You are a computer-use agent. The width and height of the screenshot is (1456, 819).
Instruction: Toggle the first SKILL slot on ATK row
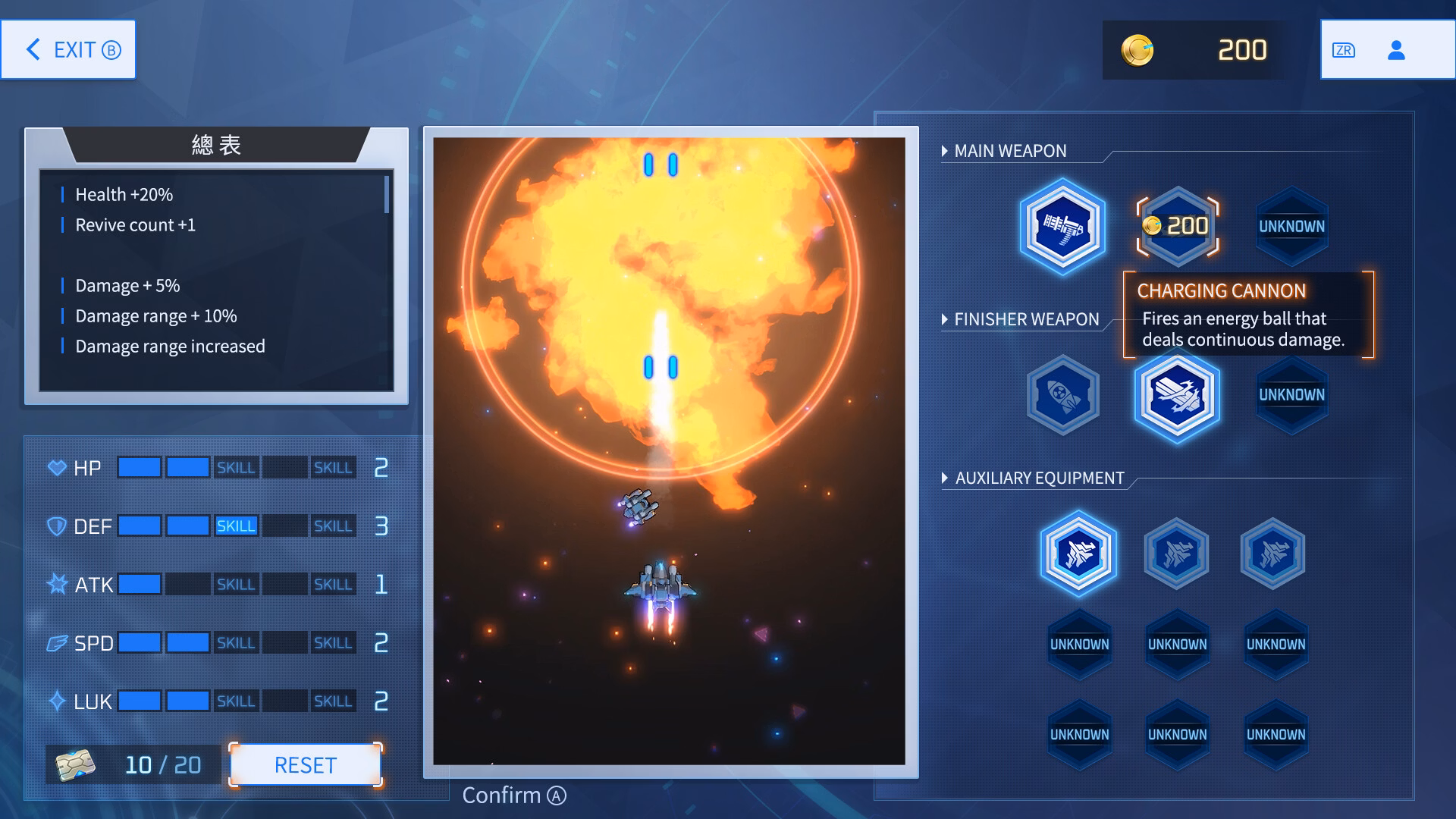pyautogui.click(x=236, y=584)
